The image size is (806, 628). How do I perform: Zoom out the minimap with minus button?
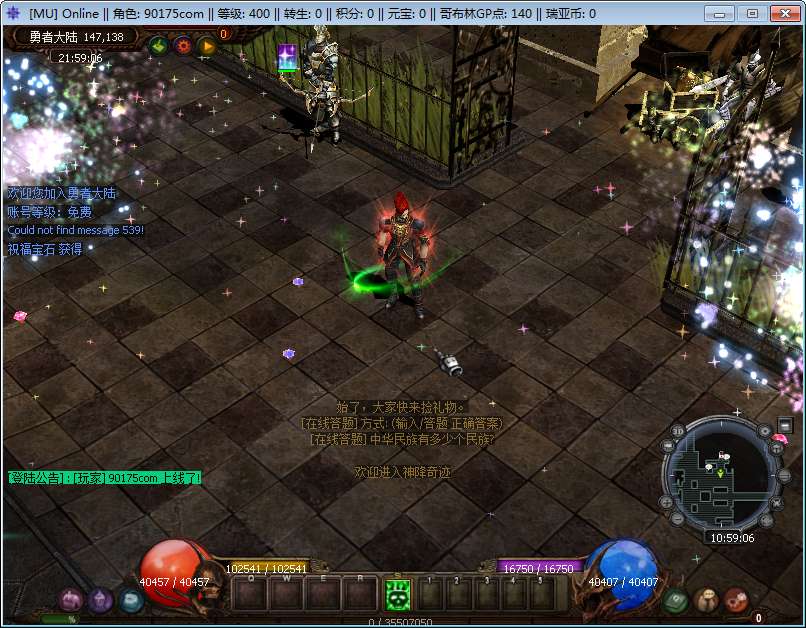(677, 519)
